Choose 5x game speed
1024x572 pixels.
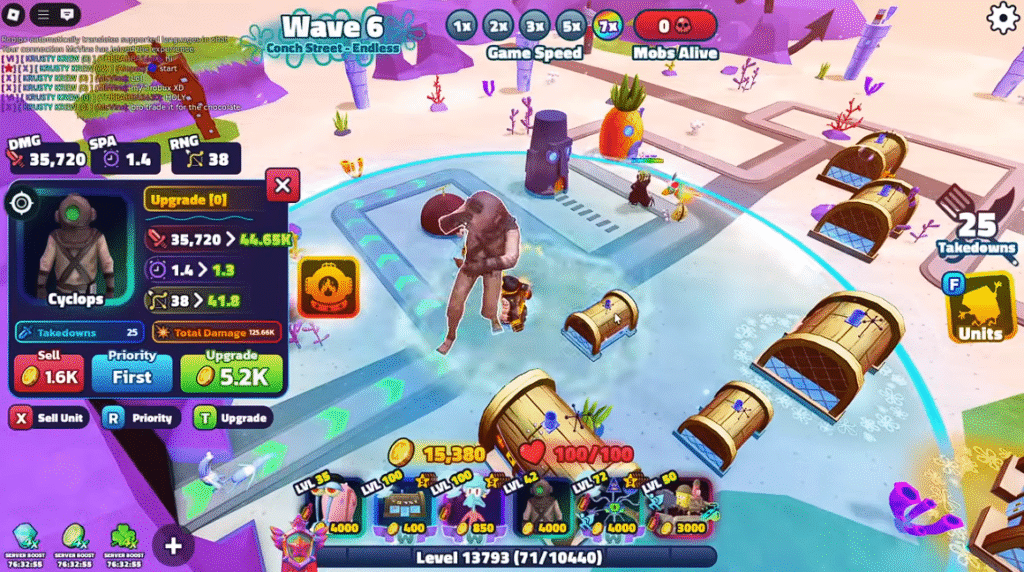pyautogui.click(x=571, y=25)
